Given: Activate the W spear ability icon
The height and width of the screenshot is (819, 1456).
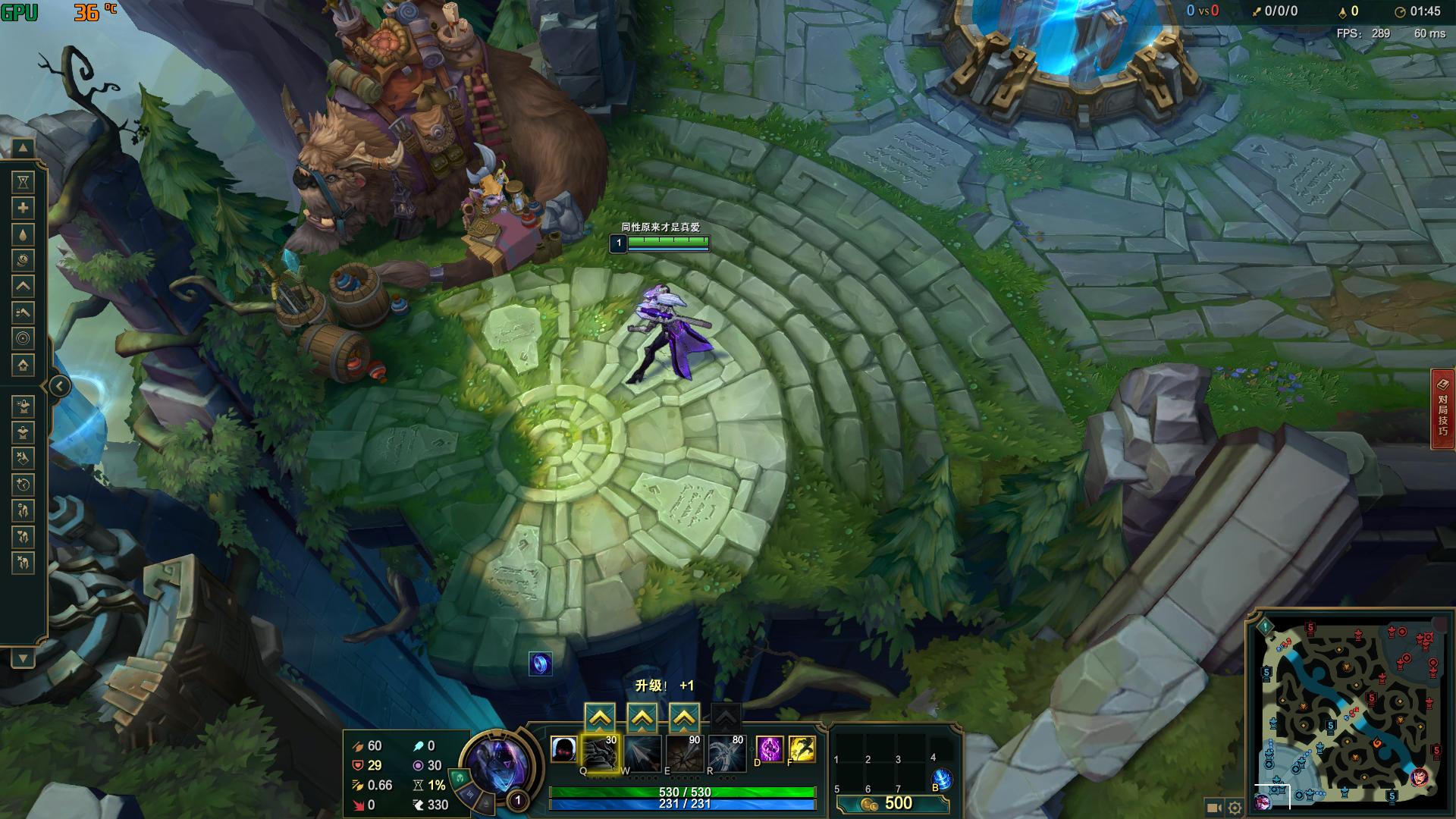Looking at the screenshot, I should point(642,752).
